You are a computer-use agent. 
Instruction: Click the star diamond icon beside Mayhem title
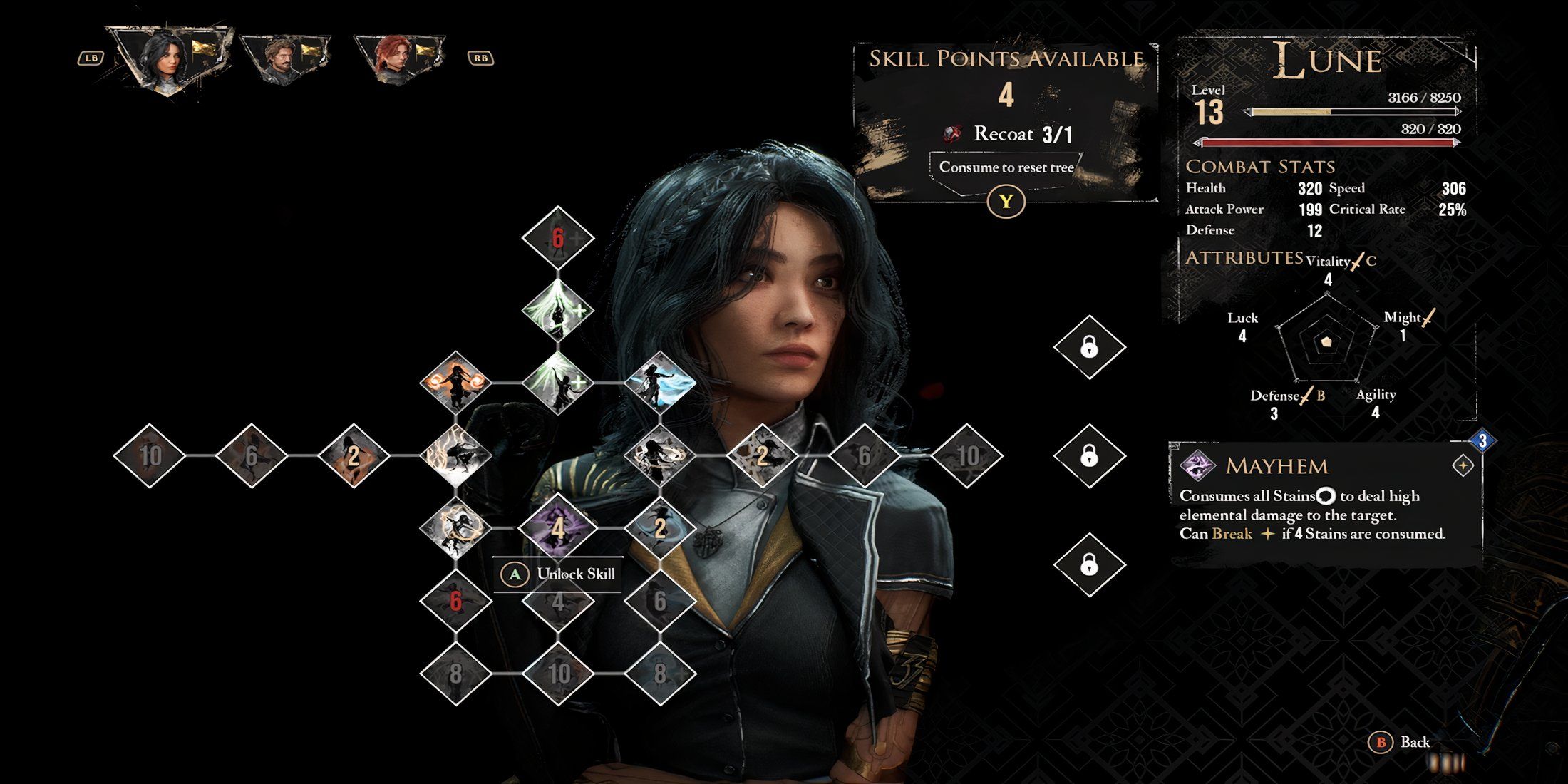(x=1463, y=466)
